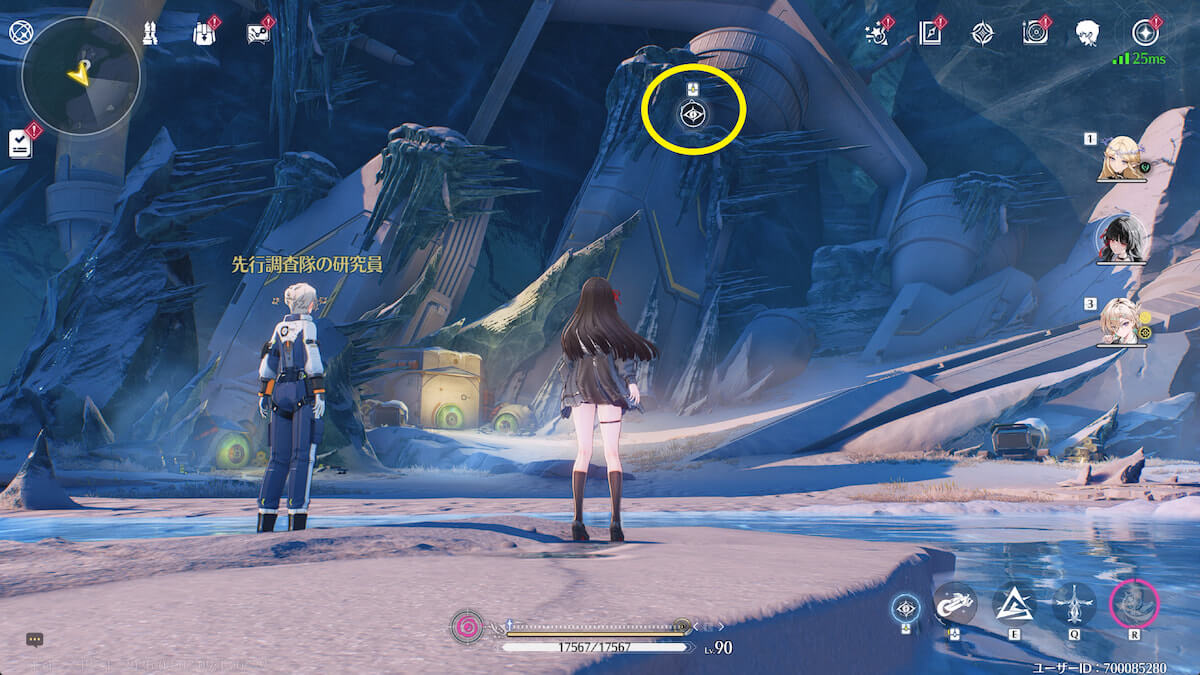The image size is (1200, 675).
Task: Open the backpack inventory icon
Action: 204,33
